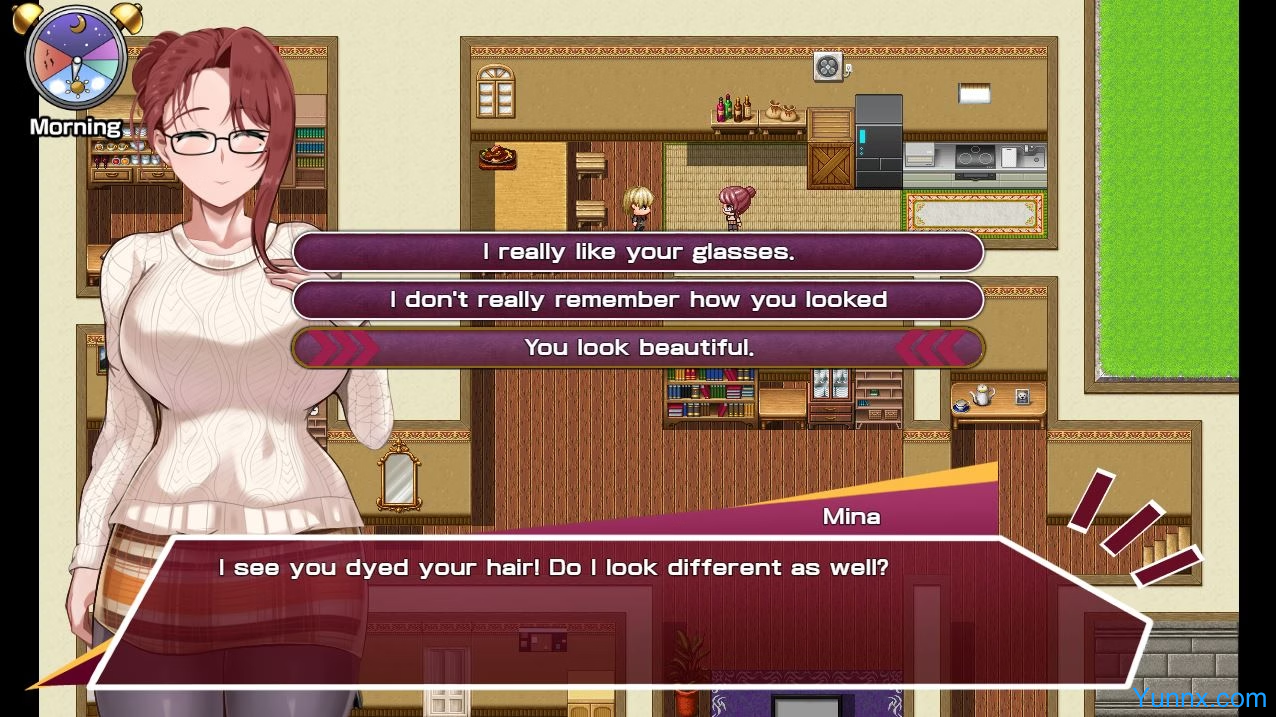Image resolution: width=1276 pixels, height=717 pixels.
Task: Choose "I really like your glasses." reply
Action: pos(638,252)
